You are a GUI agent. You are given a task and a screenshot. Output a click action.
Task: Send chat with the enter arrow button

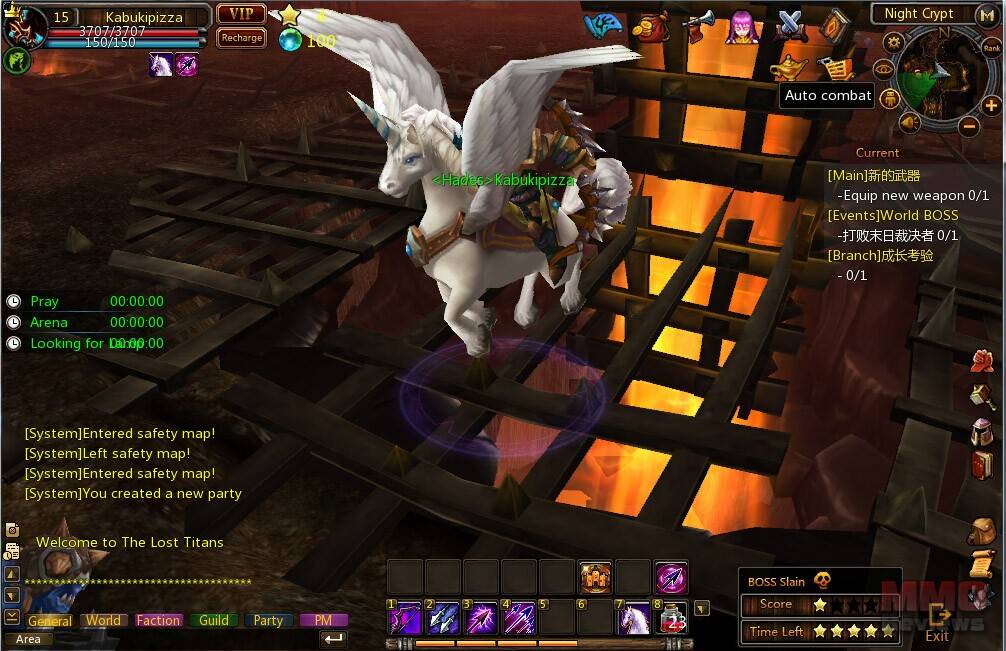pos(333,638)
